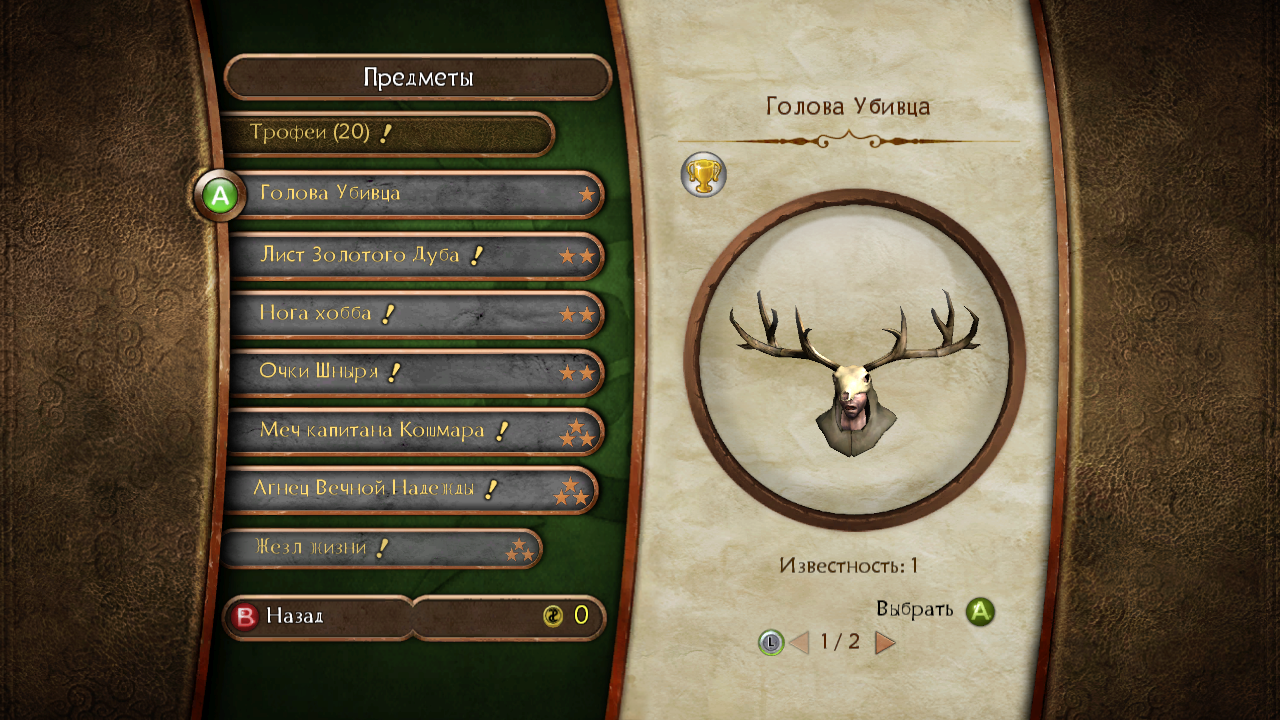Viewport: 1280px width, 720px height.
Task: Choose Агнец Вечной Надежды entry
Action: point(410,490)
